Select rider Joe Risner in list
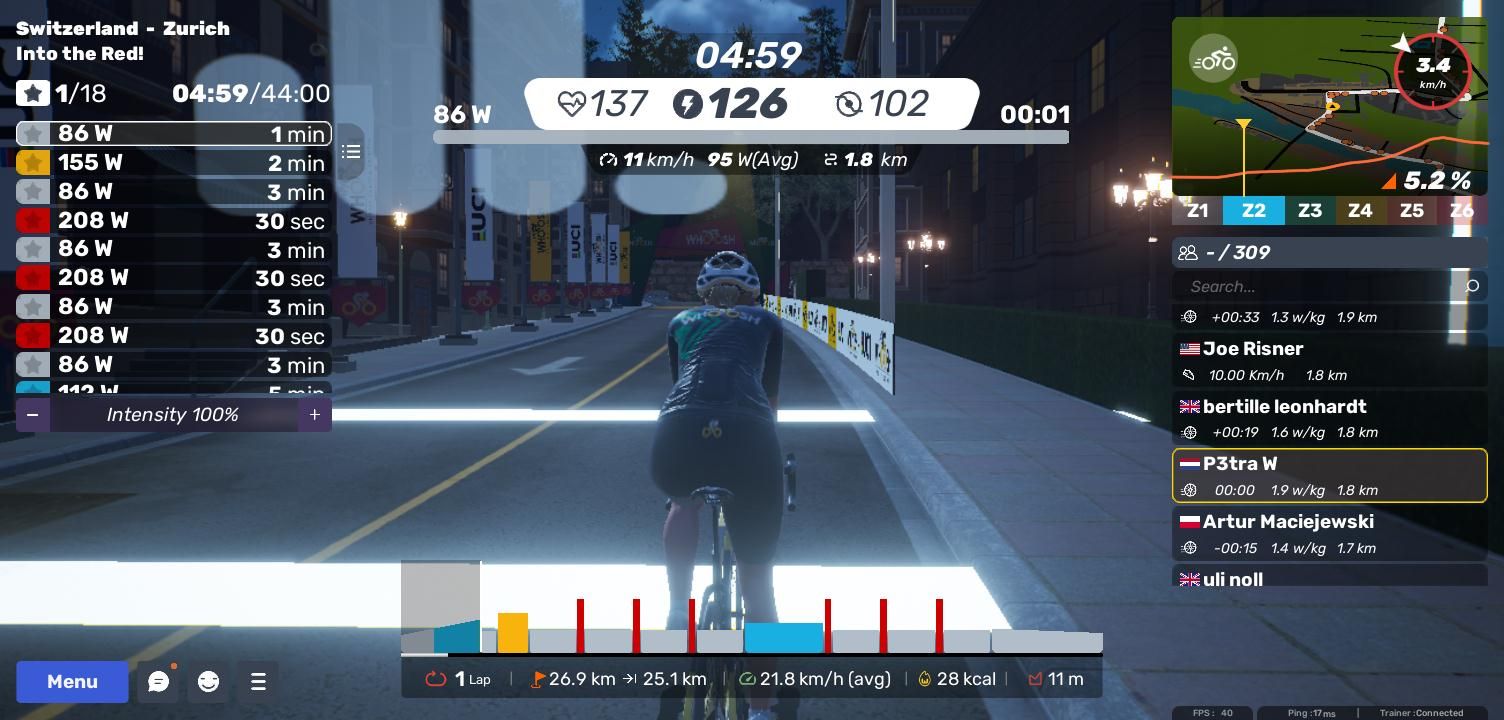The width and height of the screenshot is (1504, 720). (x=1329, y=360)
